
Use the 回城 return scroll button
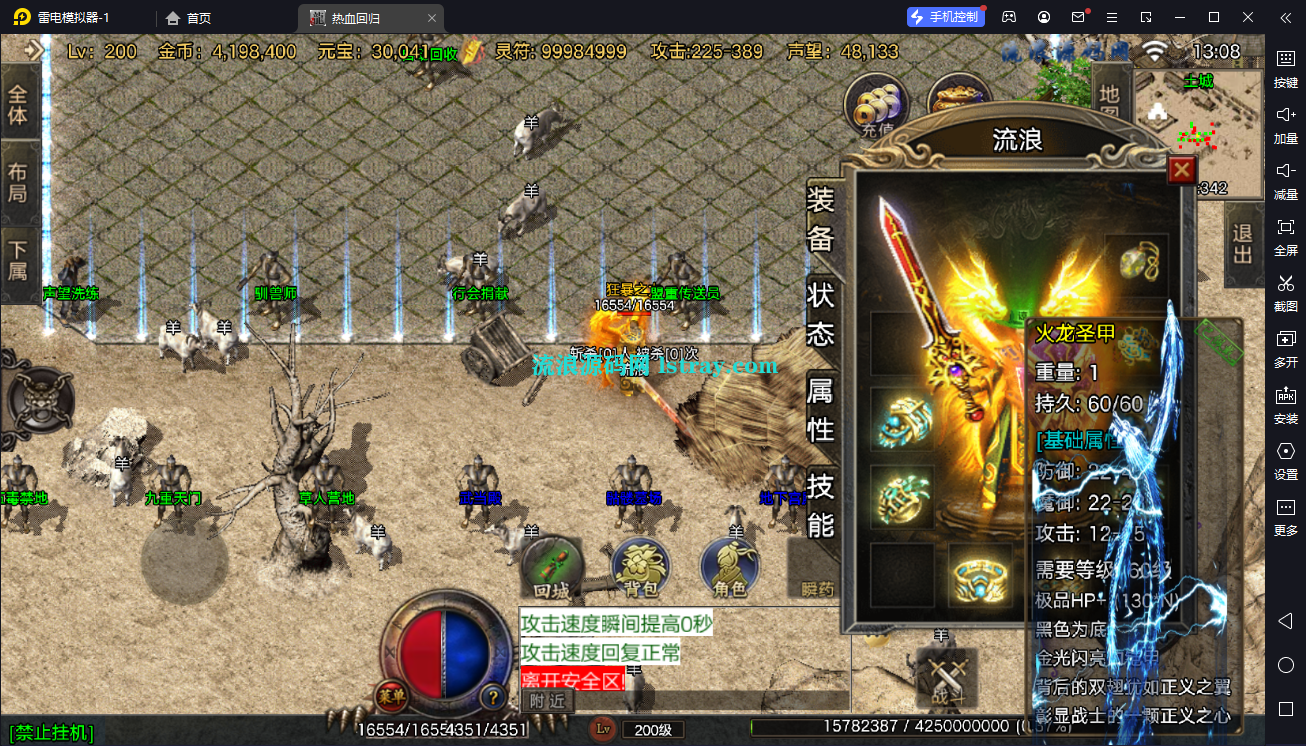[551, 568]
